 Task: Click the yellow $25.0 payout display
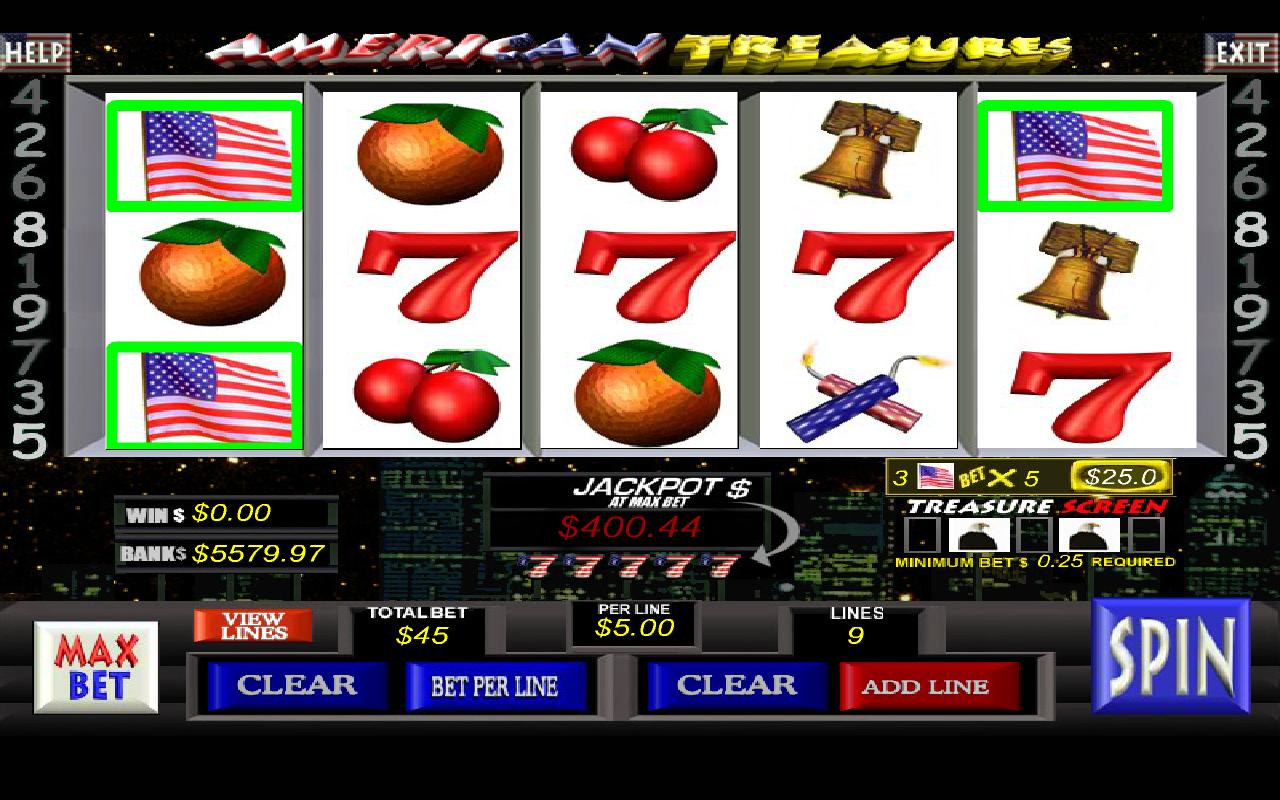1120,476
